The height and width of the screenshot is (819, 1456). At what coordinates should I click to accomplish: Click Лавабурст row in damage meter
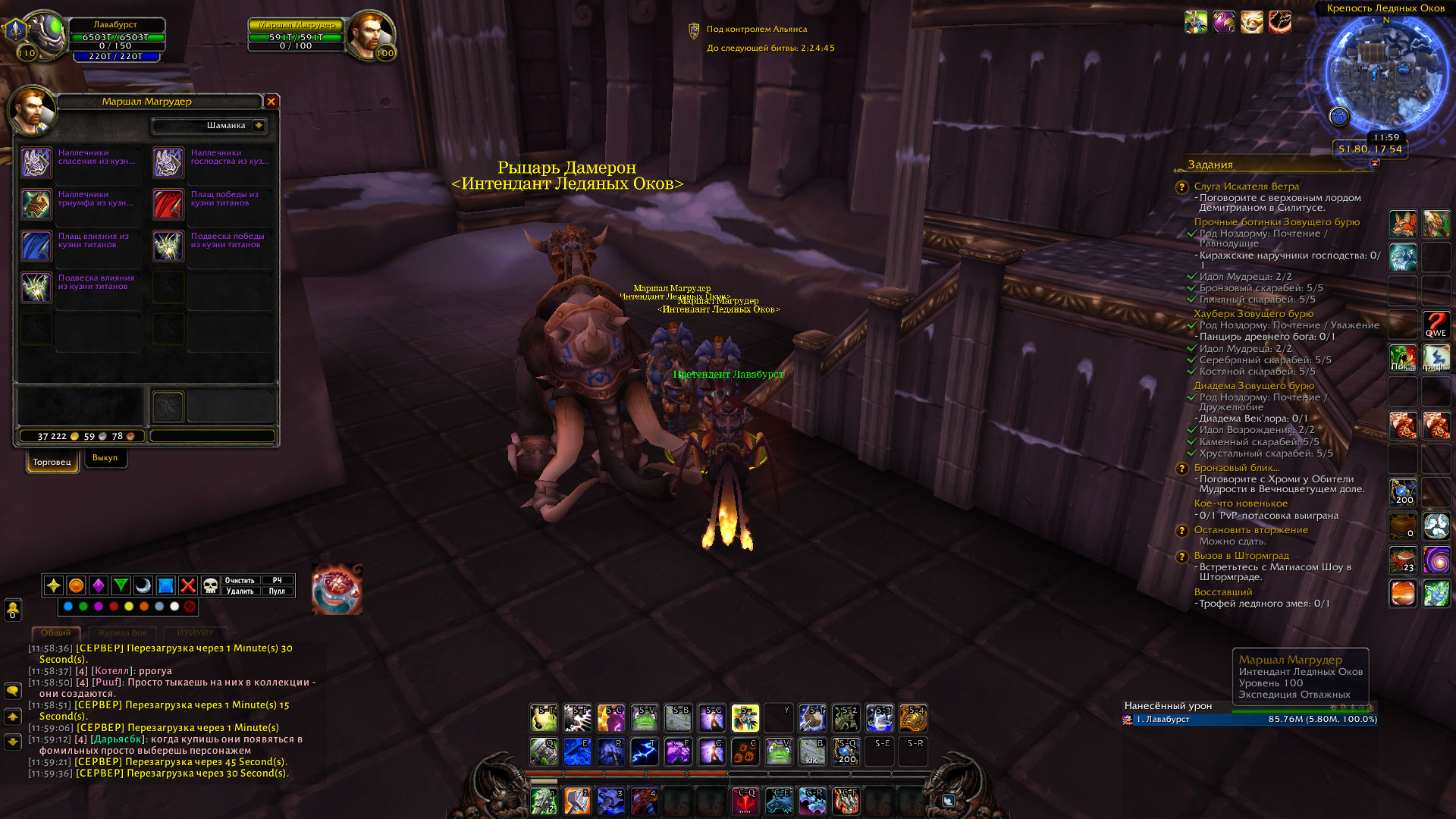1250,720
